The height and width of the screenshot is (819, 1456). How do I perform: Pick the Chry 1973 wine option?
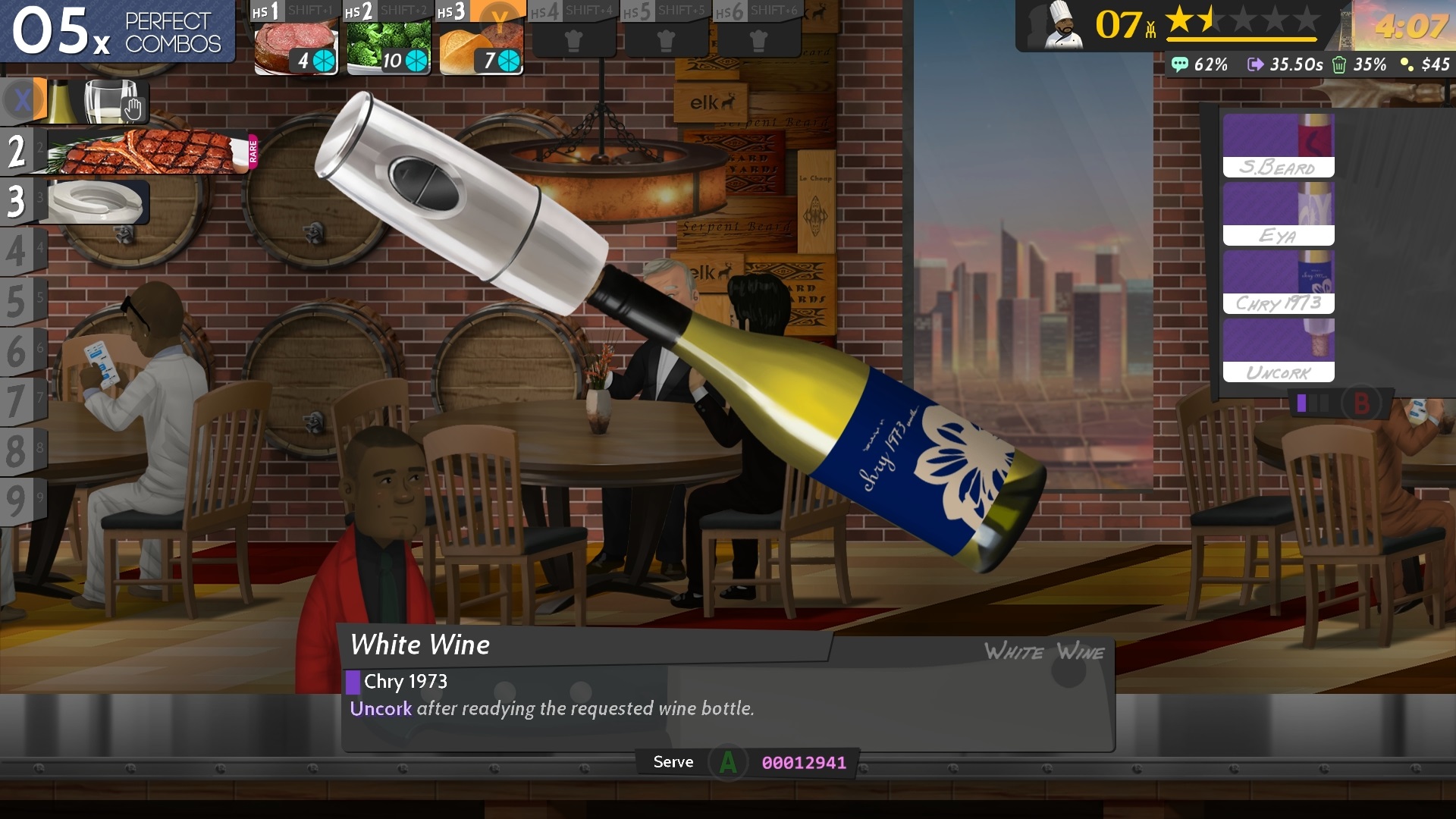tap(1279, 283)
